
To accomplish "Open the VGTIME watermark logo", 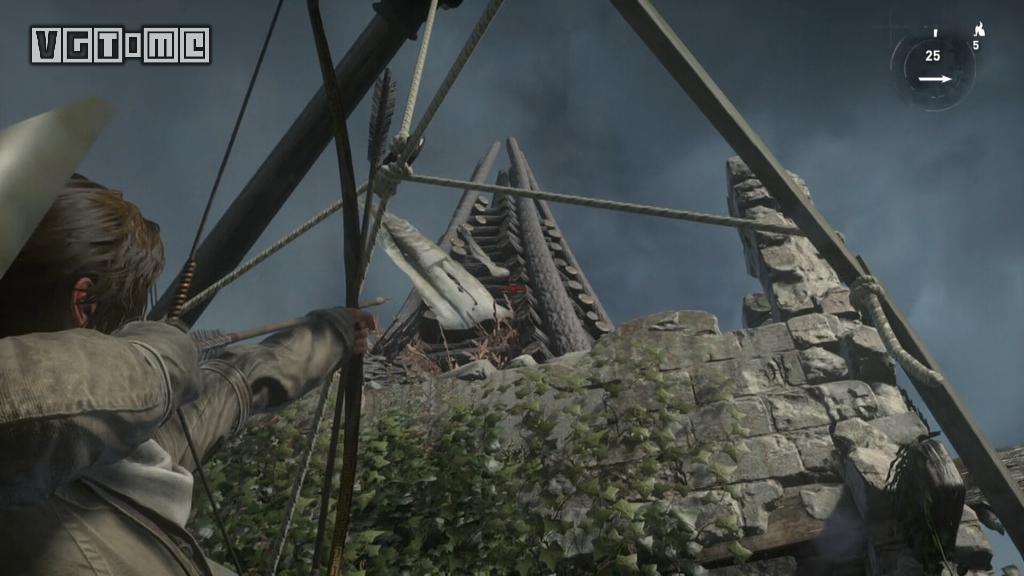I will 120,45.
